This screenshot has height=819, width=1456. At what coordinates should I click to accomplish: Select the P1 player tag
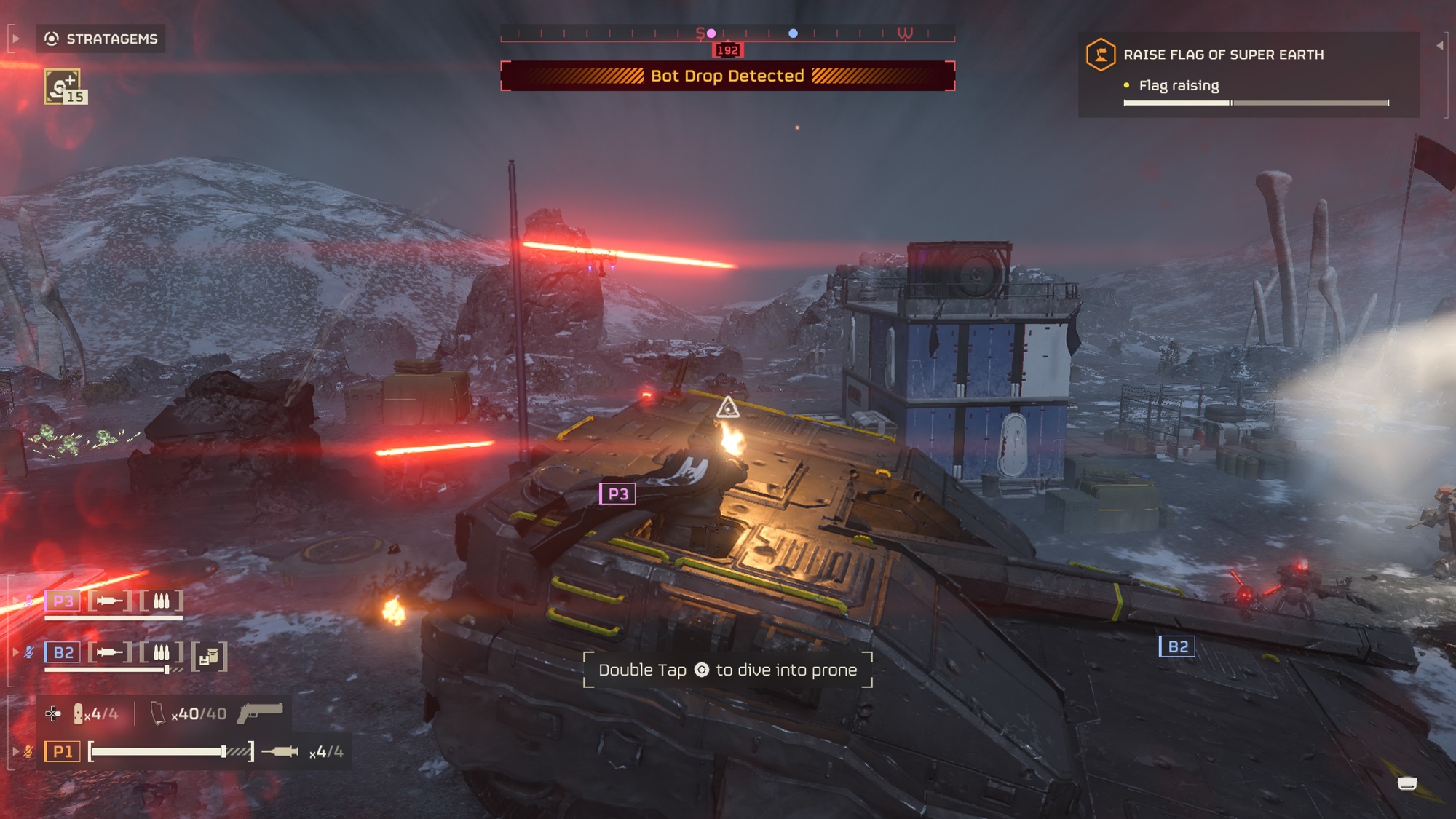pyautogui.click(x=63, y=751)
